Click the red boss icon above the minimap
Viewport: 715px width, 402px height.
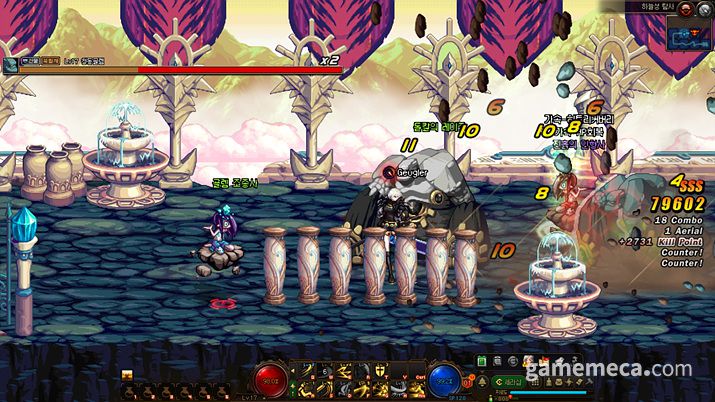coord(686,7)
